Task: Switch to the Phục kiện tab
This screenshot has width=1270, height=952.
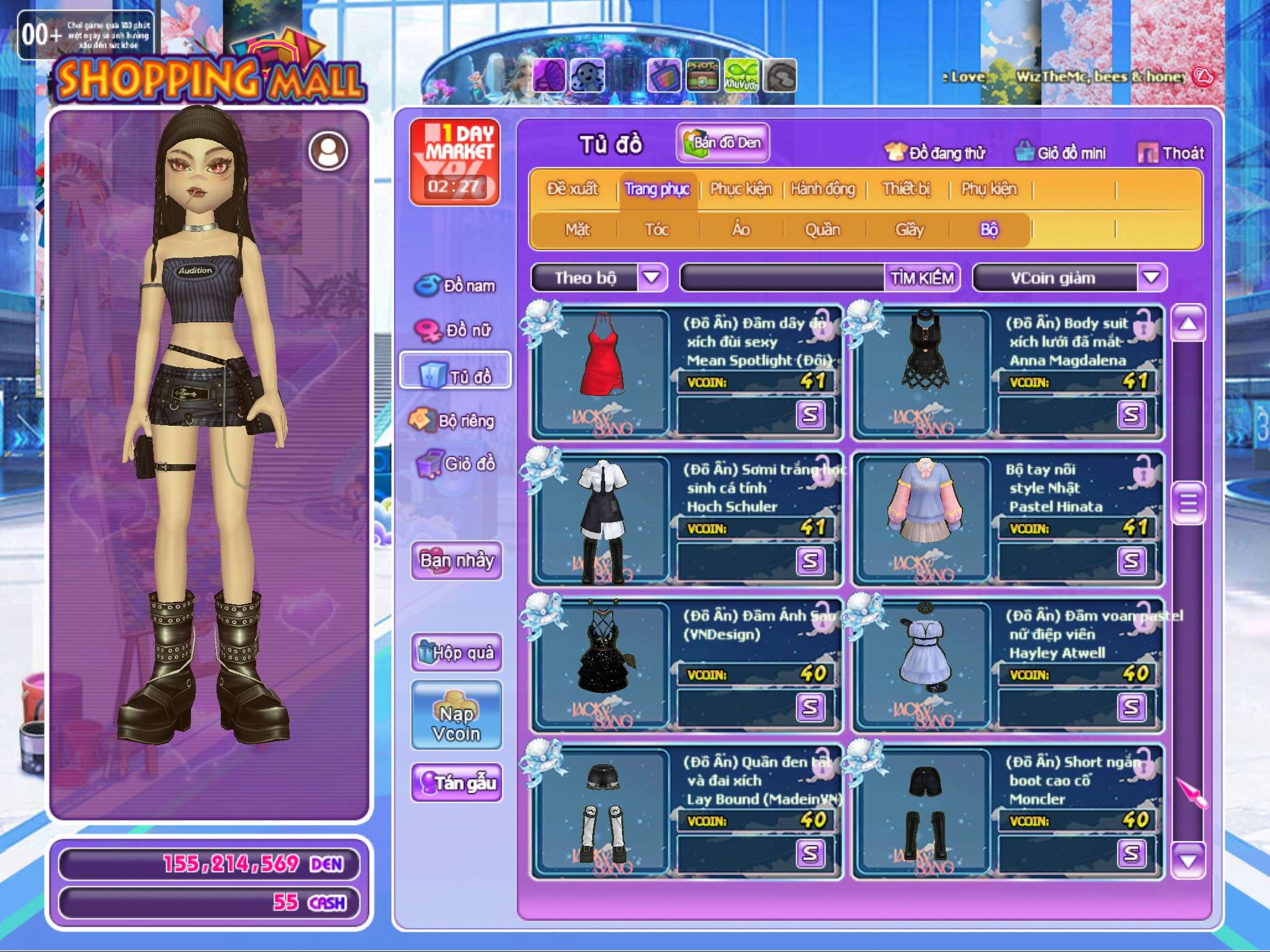Action: [740, 189]
